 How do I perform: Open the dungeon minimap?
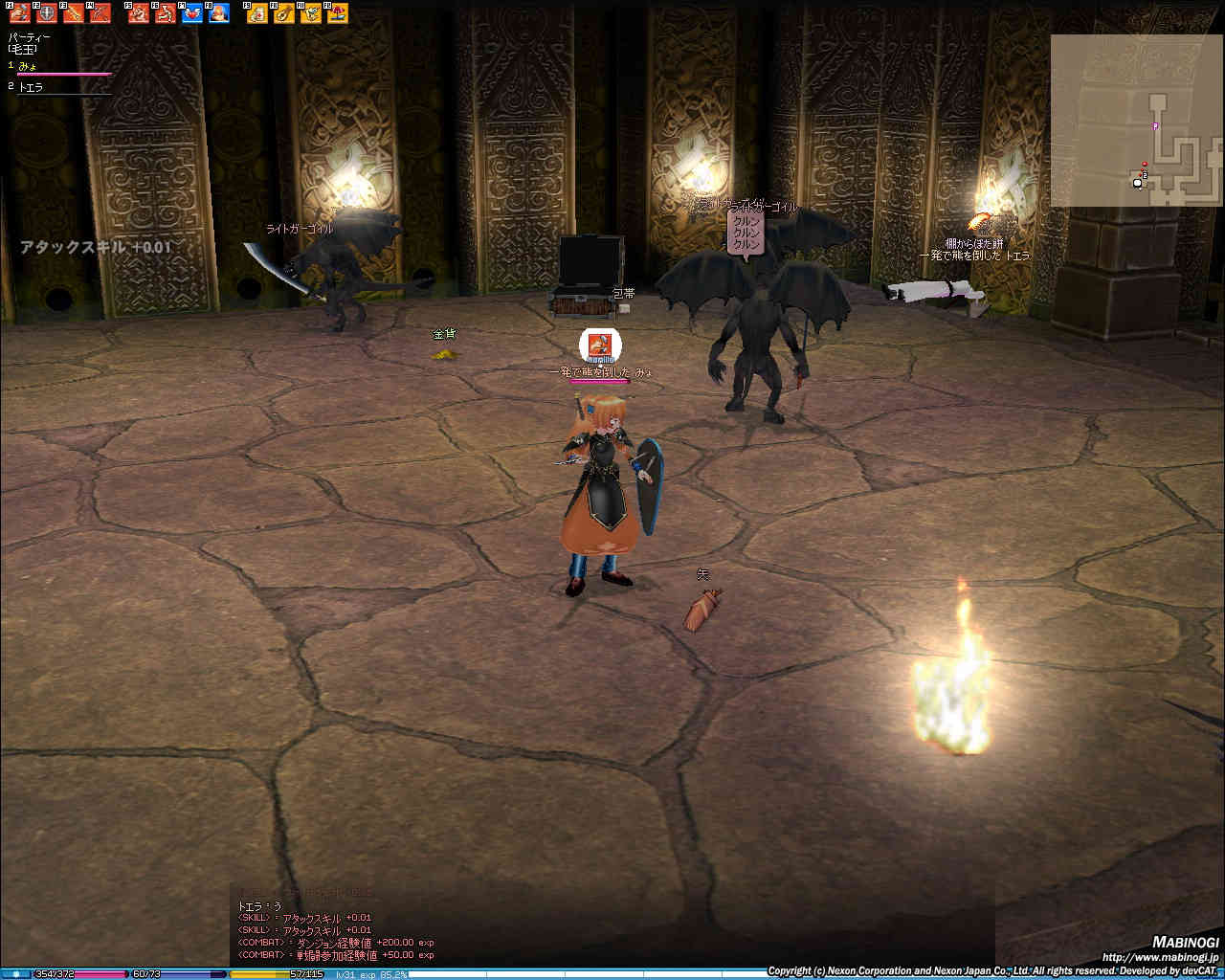pos(1135,120)
